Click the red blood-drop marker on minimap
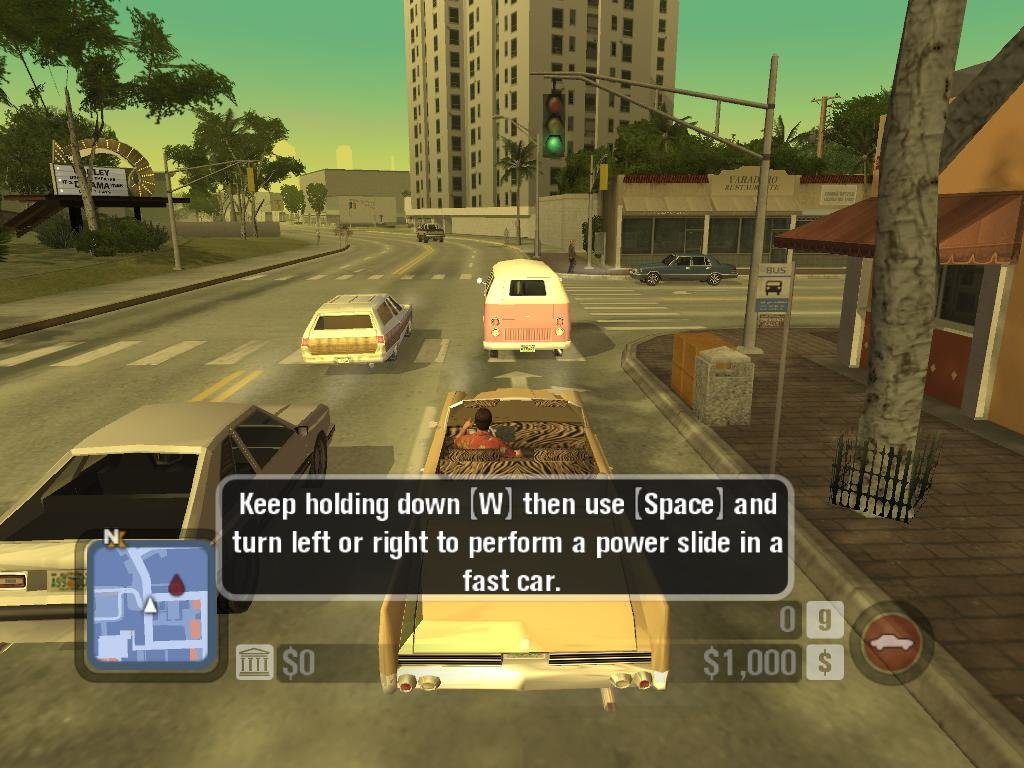Image resolution: width=1024 pixels, height=768 pixels. click(176, 584)
